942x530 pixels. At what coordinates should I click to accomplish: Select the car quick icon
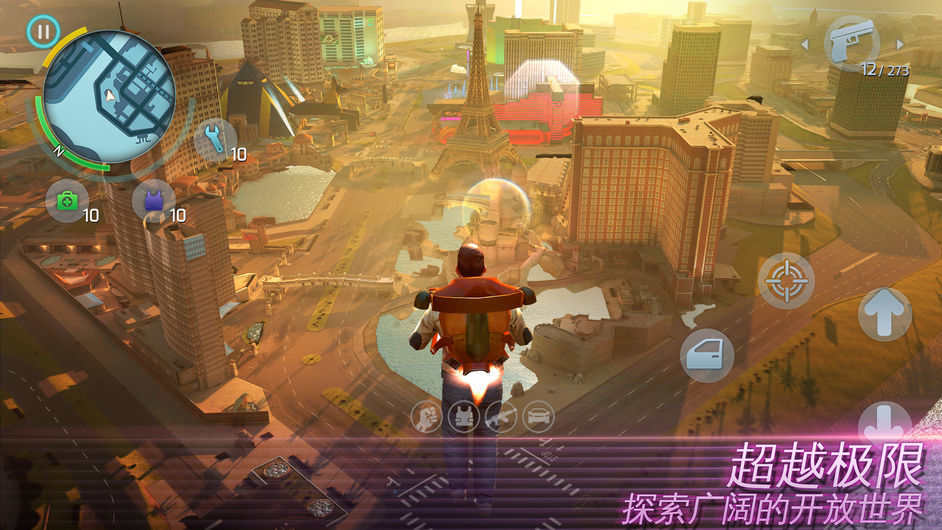coord(539,417)
